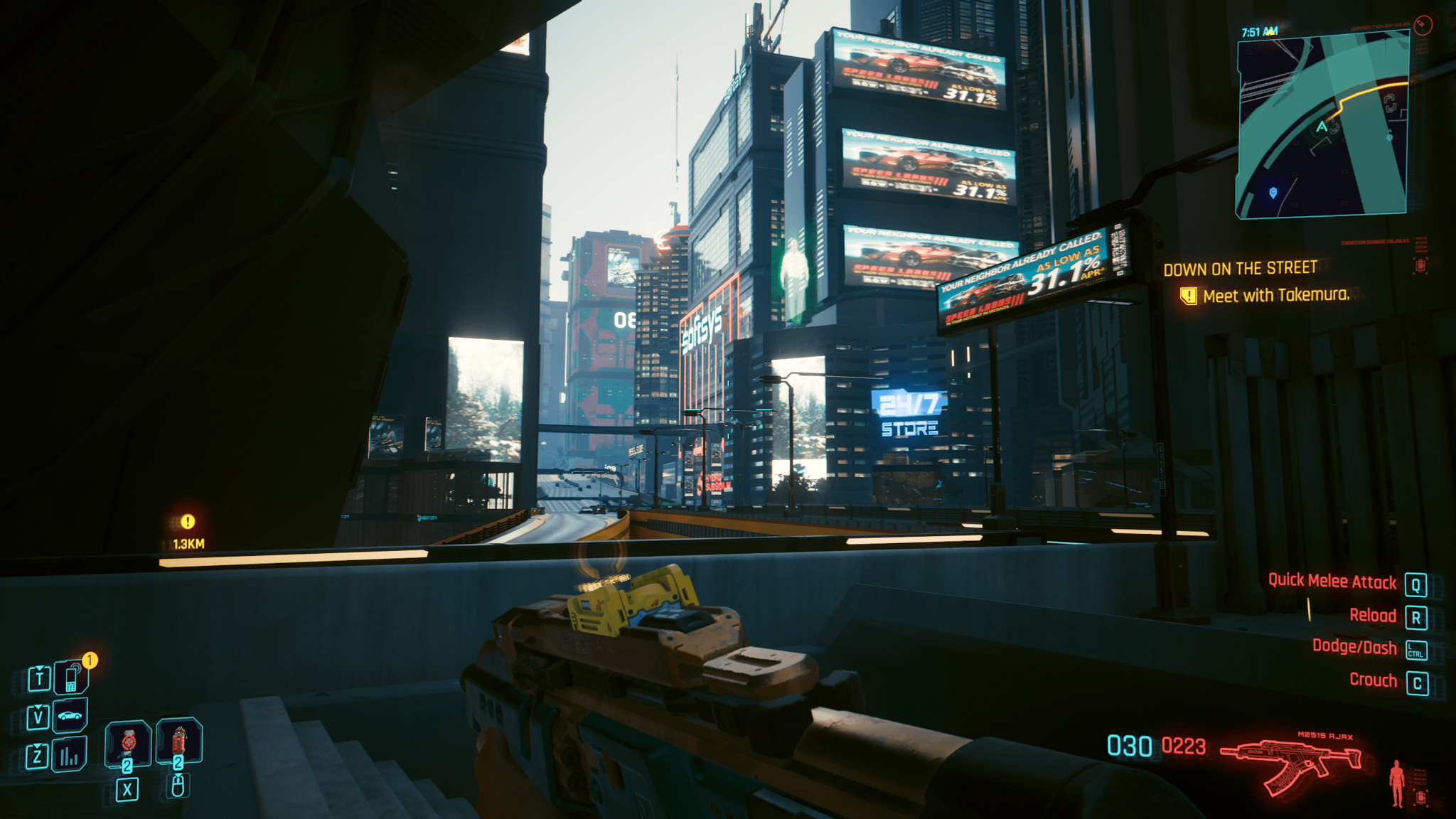
Task: Click the quest waypoint marker on minimap
Action: click(1273, 193)
